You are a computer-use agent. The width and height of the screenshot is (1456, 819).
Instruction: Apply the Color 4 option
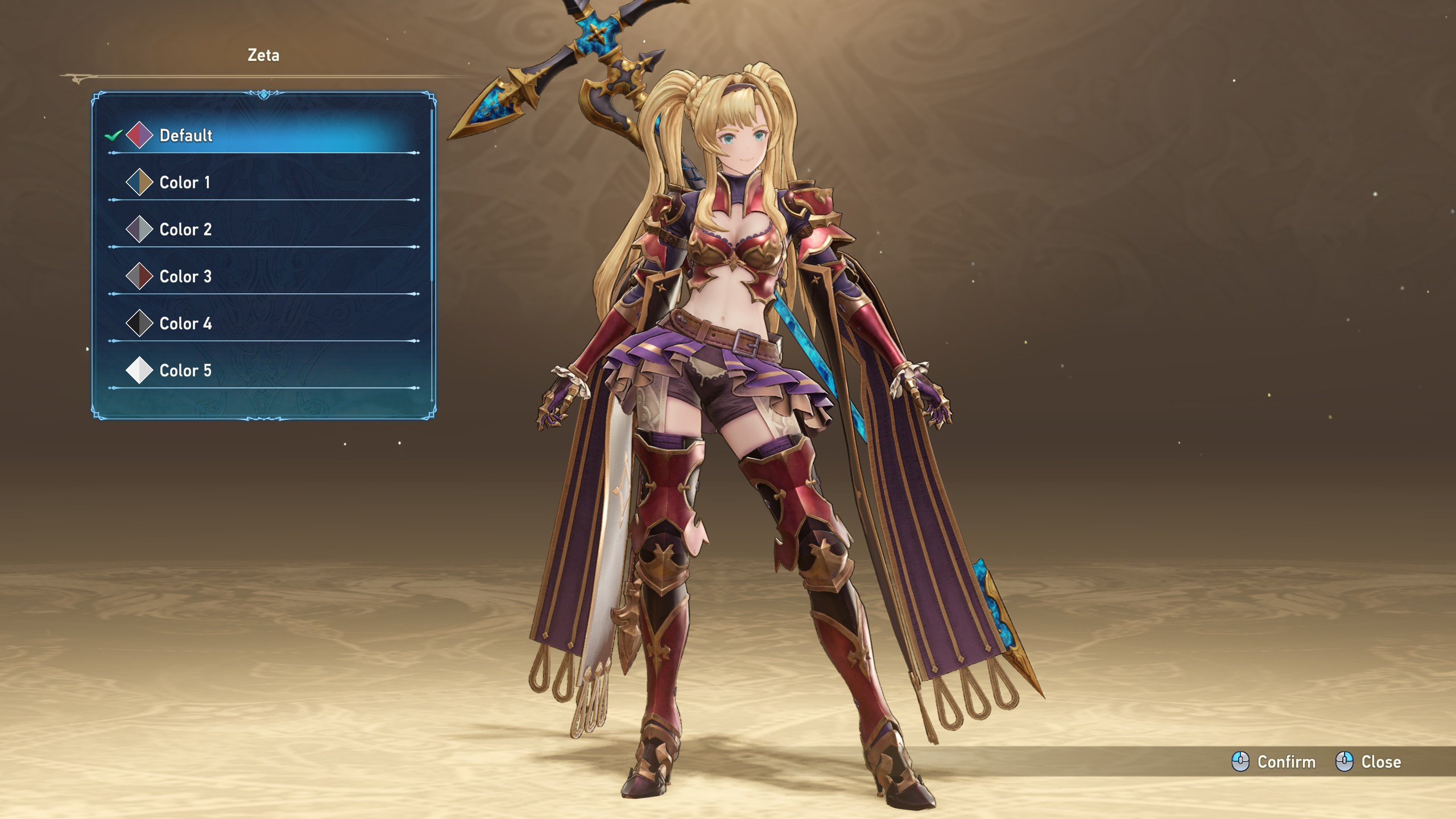click(185, 324)
